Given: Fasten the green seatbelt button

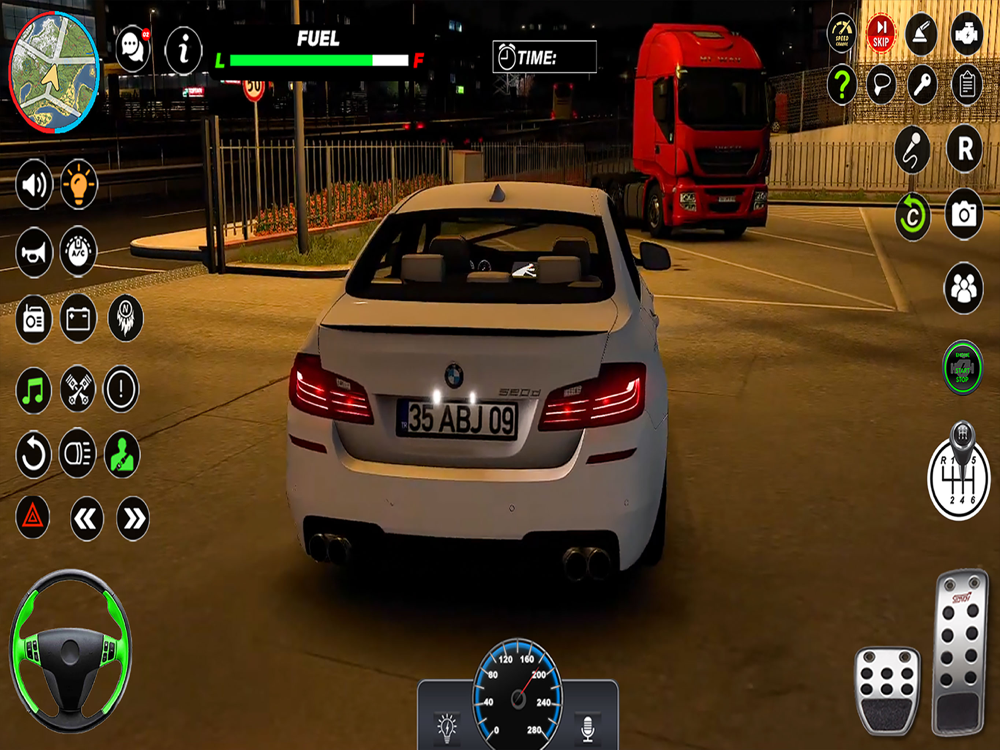Looking at the screenshot, I should tap(122, 454).
